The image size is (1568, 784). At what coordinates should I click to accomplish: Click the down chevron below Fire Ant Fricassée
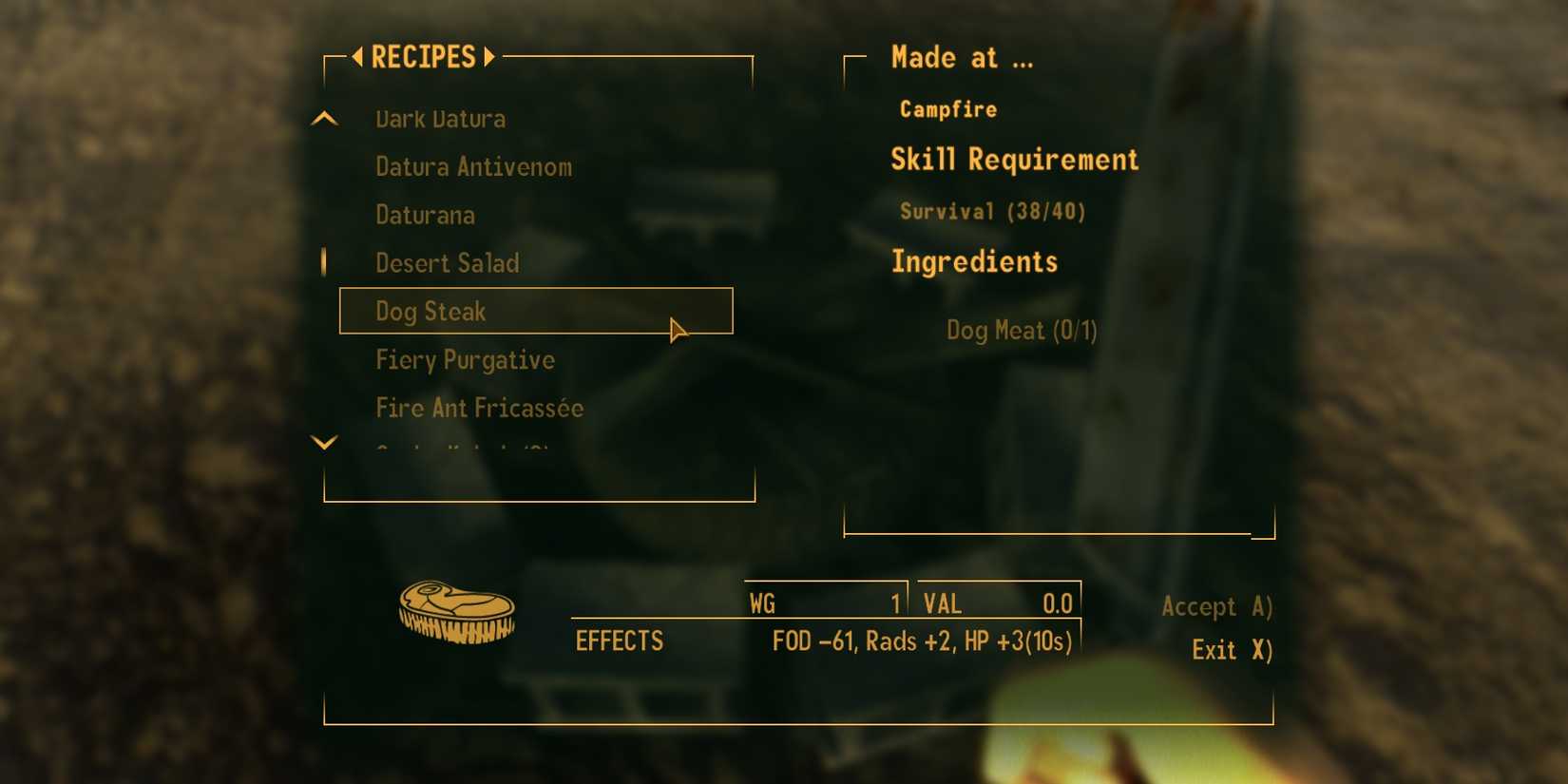click(325, 443)
